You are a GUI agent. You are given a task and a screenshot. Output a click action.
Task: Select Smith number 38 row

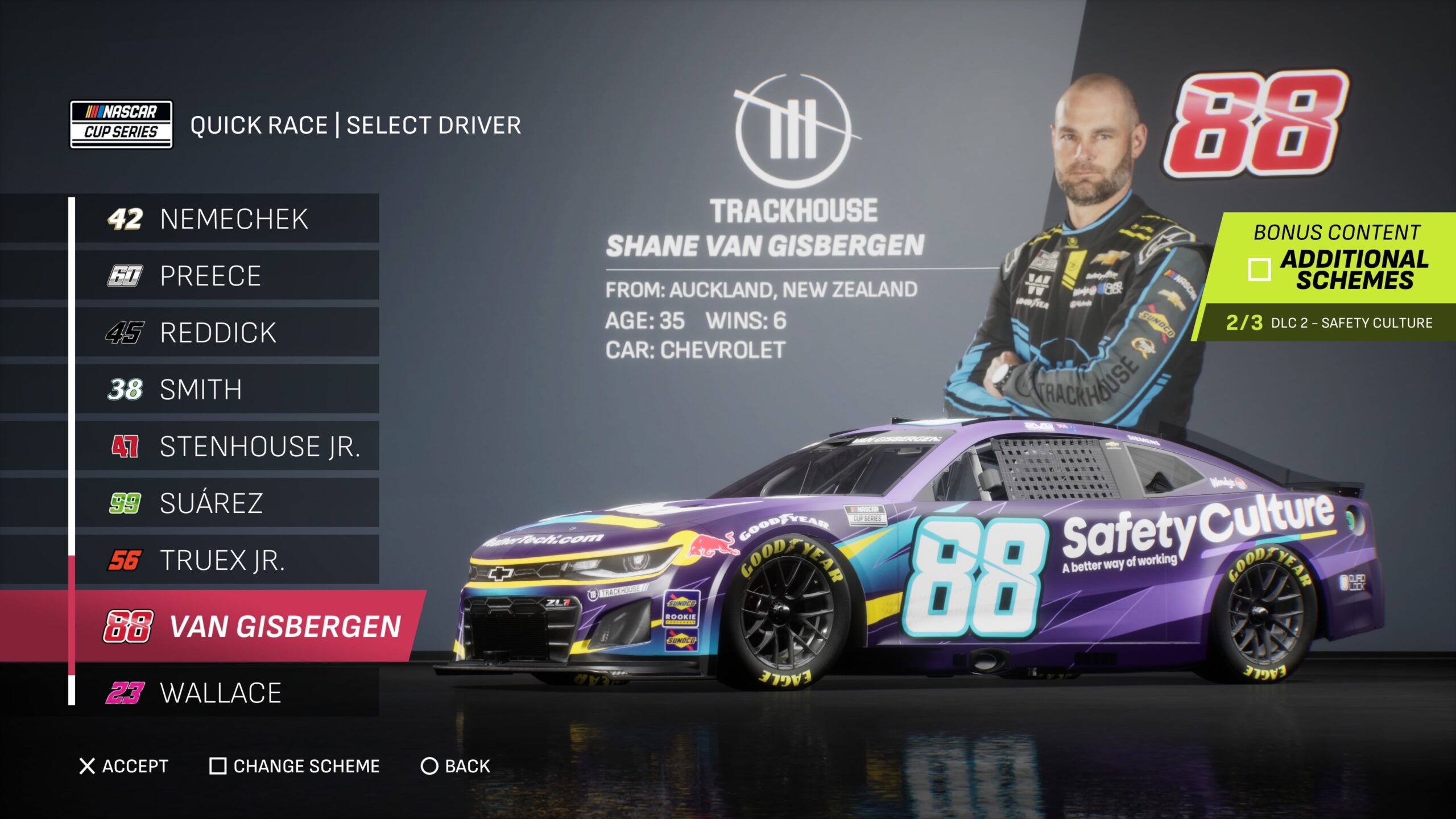click(x=227, y=390)
